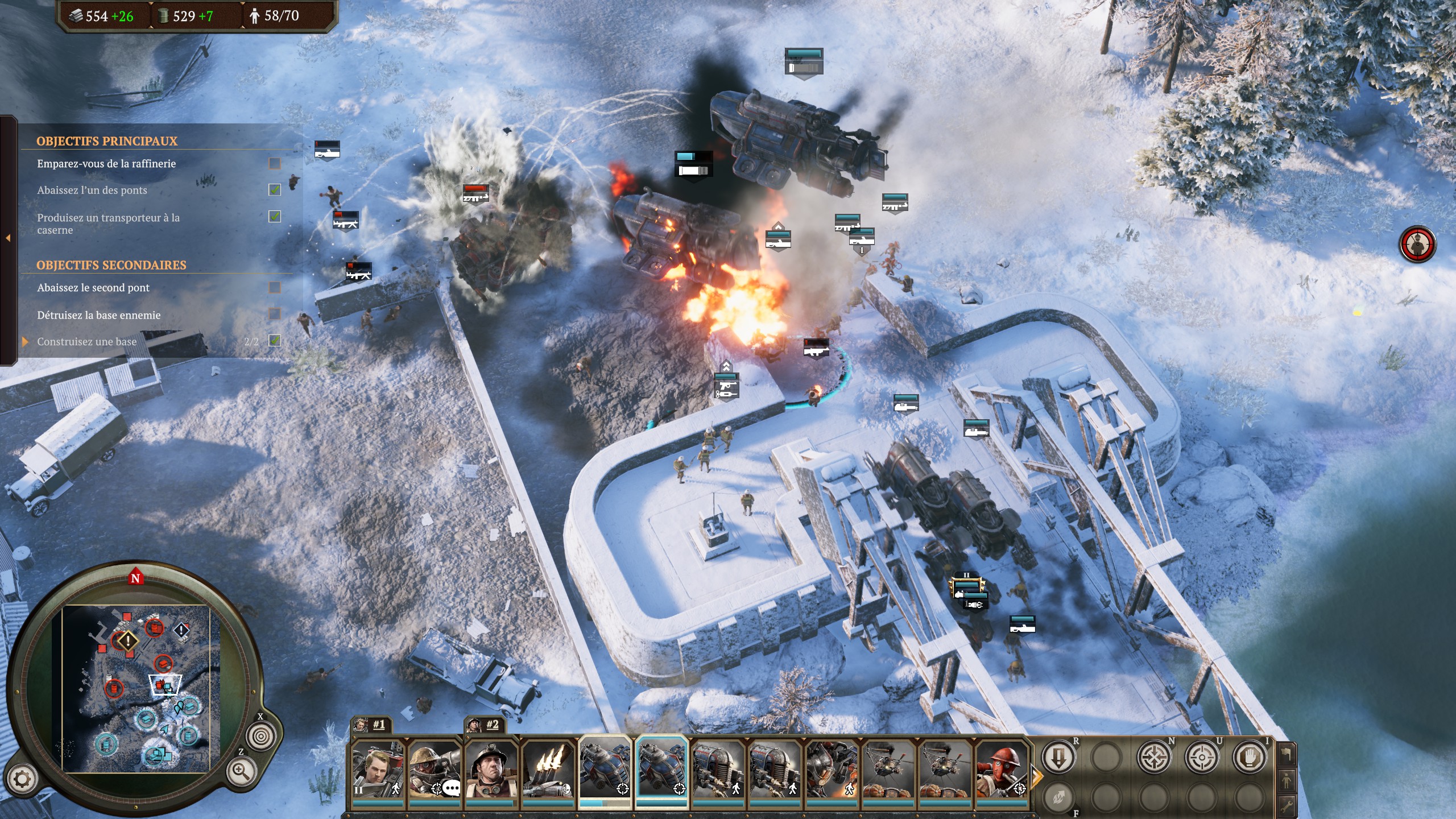Activate the retreat arrow command
The width and height of the screenshot is (1456, 819).
[1058, 757]
